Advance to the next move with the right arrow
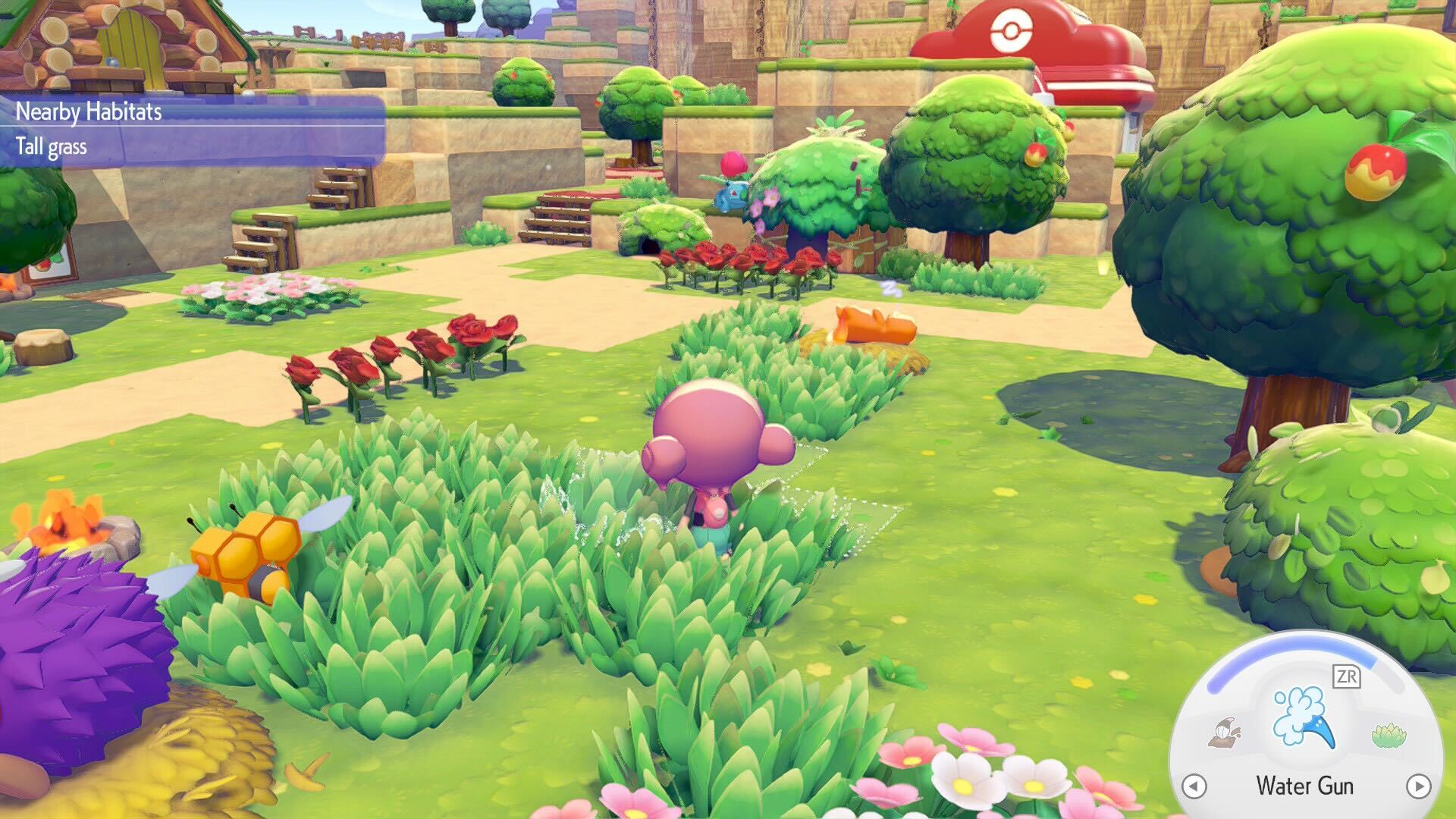The height and width of the screenshot is (819, 1456). click(1418, 786)
